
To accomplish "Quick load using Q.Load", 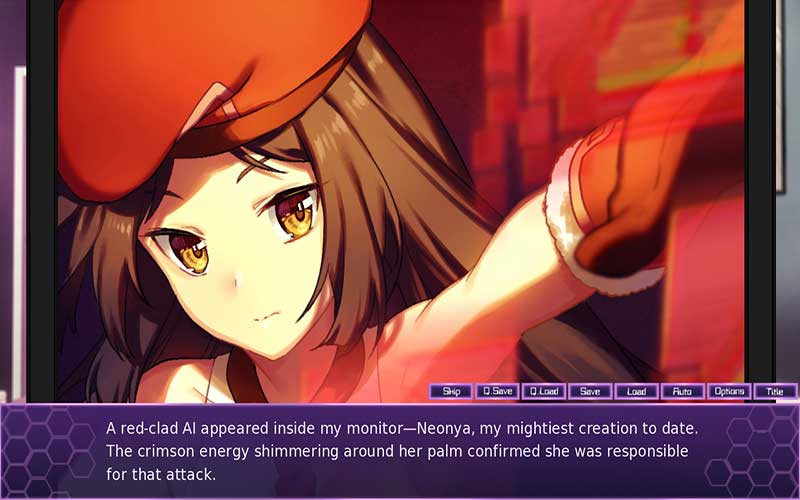I will 544,392.
